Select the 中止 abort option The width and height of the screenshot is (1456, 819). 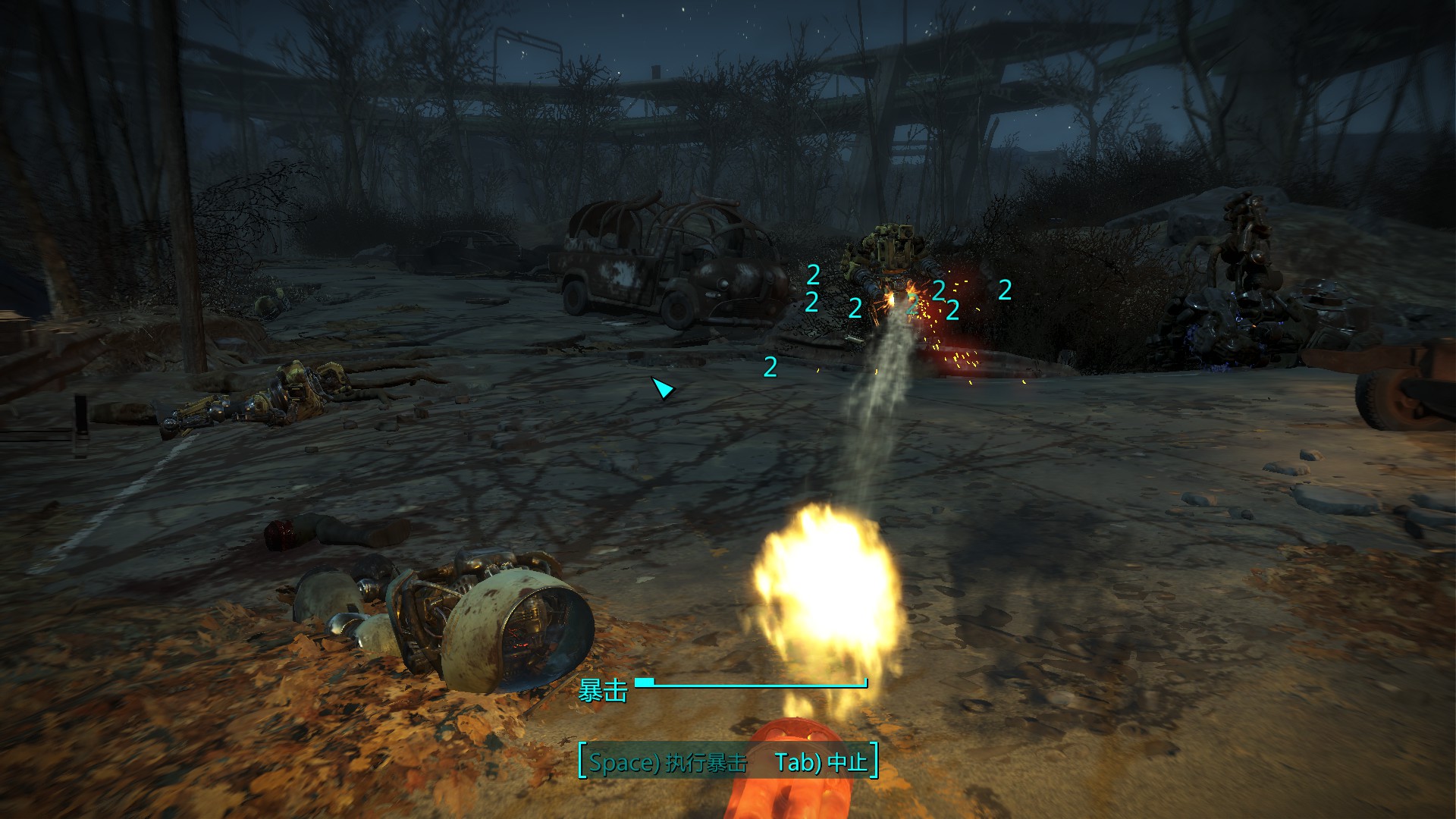point(821,761)
